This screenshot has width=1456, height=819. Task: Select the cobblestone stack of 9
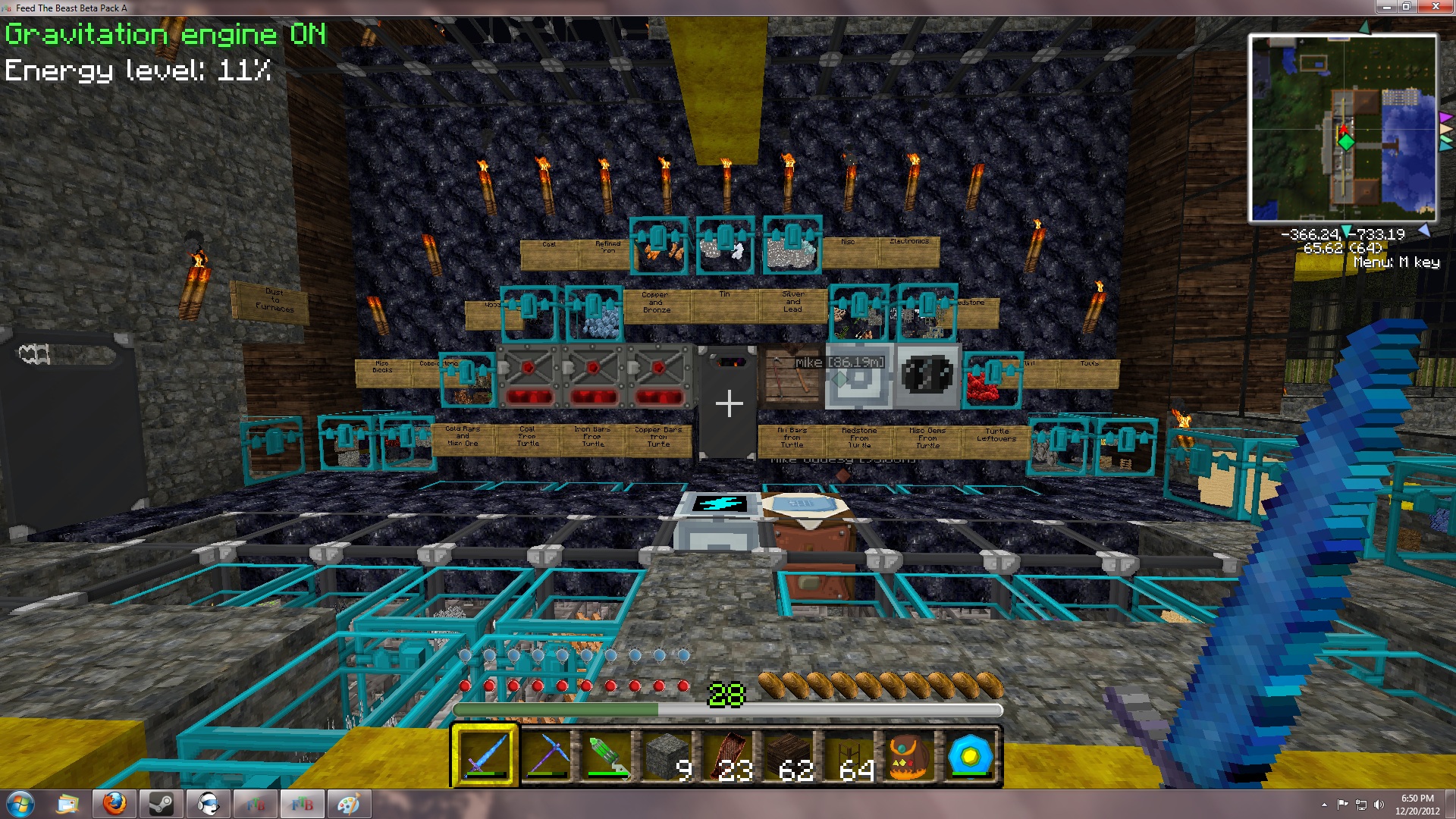click(667, 756)
